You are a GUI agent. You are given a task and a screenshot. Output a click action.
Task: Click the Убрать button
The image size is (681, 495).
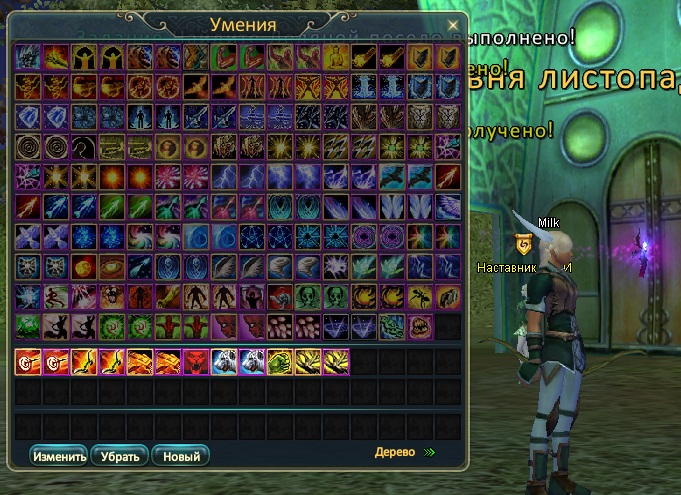120,456
